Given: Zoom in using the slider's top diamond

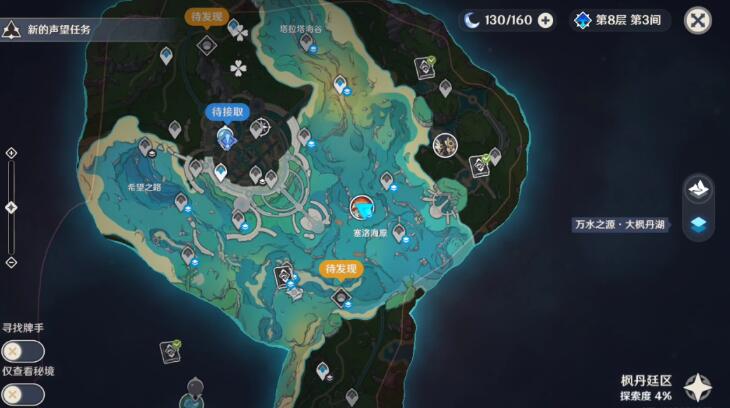Looking at the screenshot, I should (11, 153).
